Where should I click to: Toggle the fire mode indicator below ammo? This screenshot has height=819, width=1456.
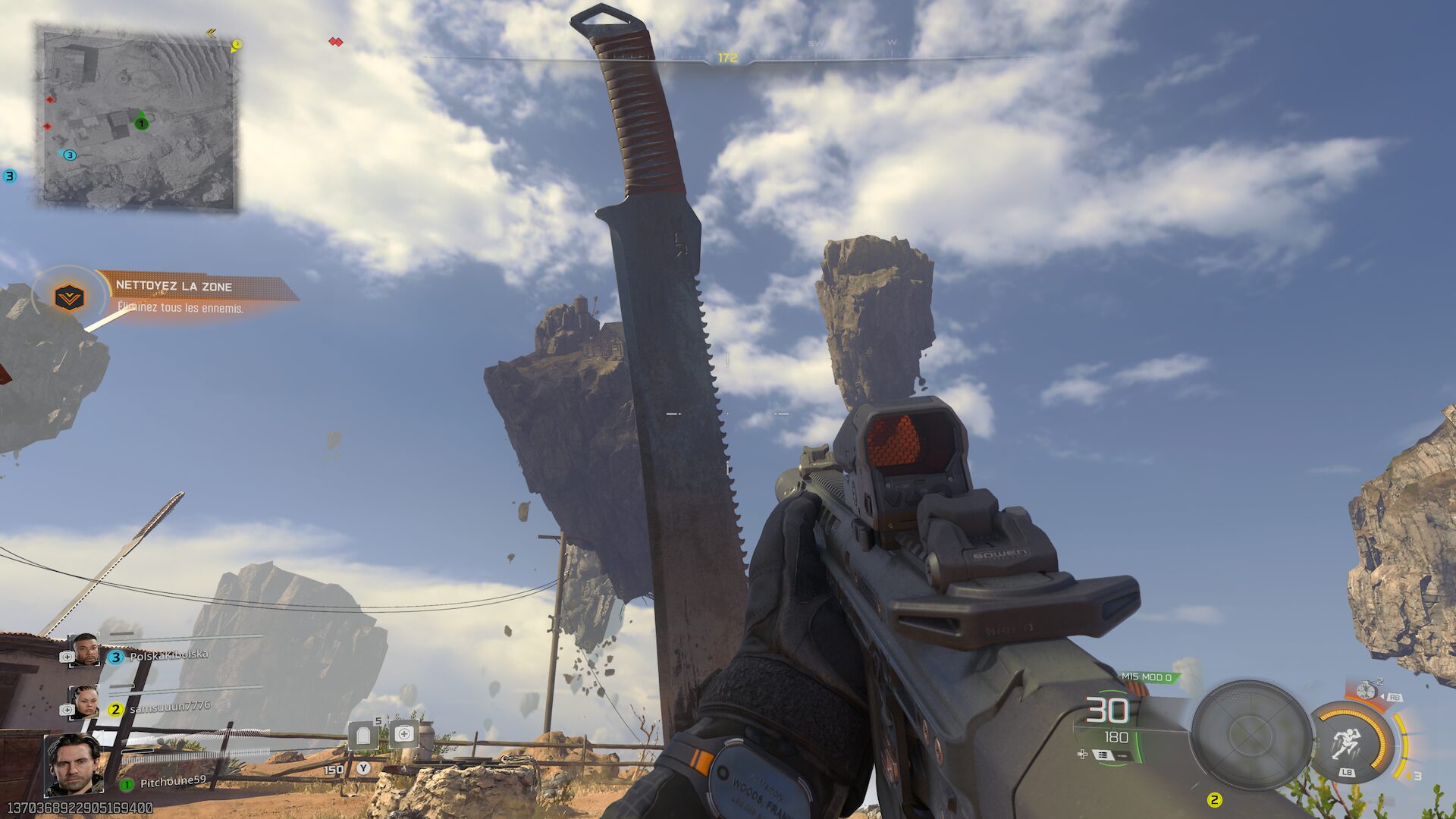click(x=1103, y=755)
